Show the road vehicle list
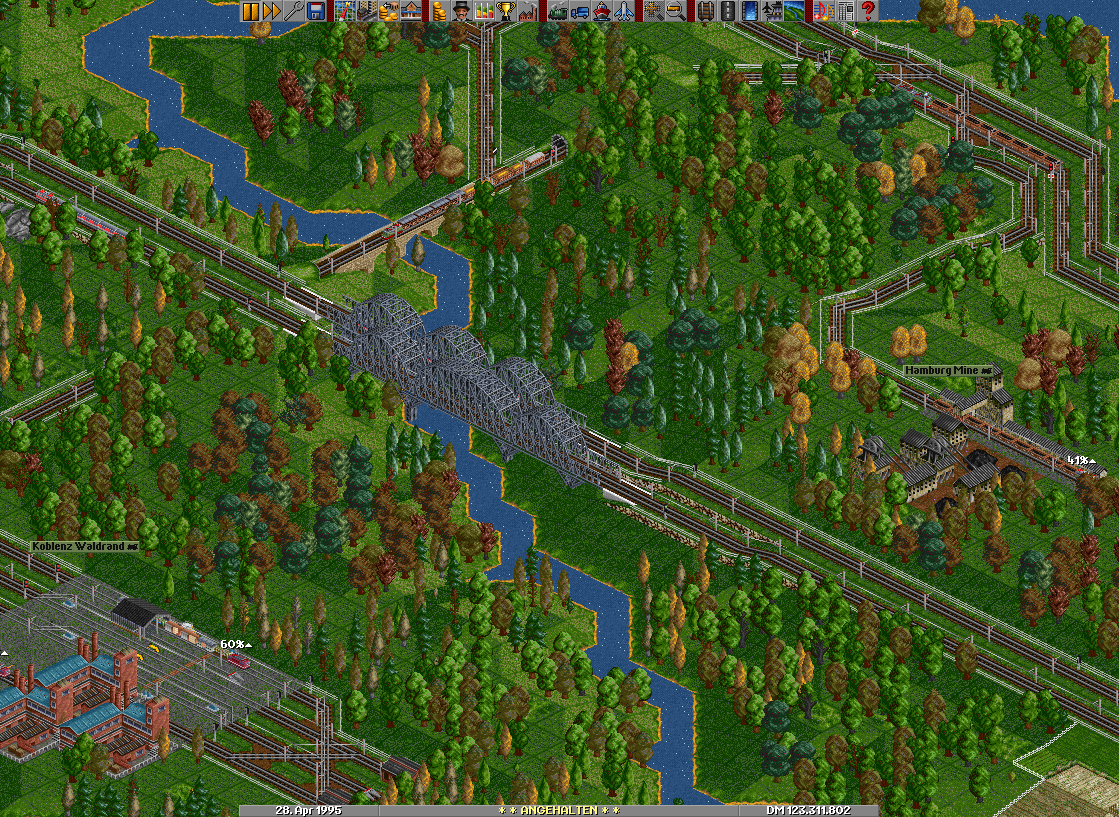1119x817 pixels. pyautogui.click(x=579, y=11)
